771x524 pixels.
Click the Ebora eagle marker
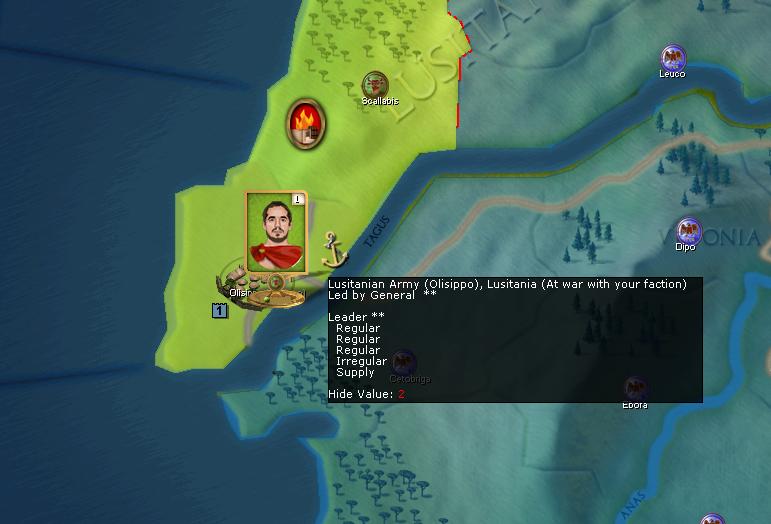634,388
